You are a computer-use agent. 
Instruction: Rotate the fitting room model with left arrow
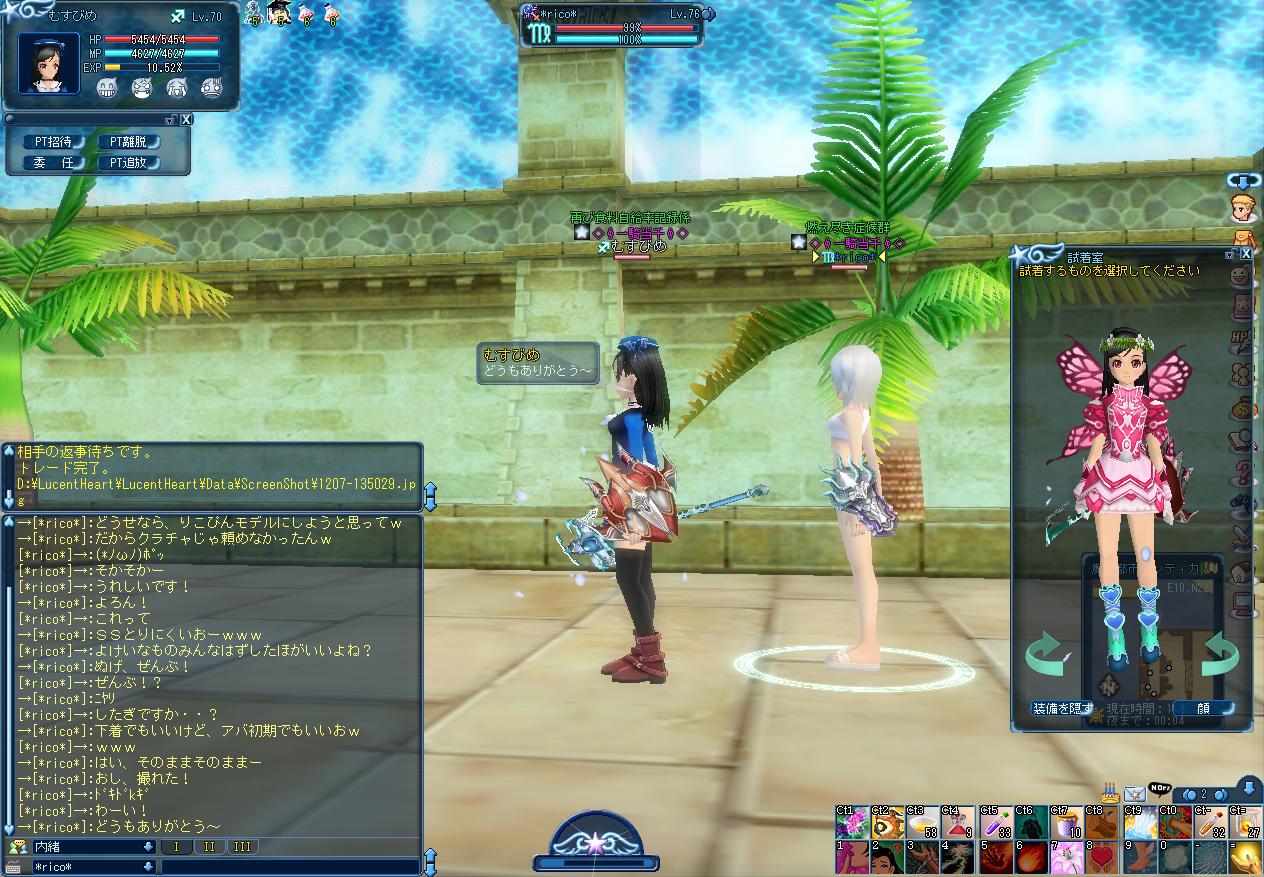[x=1045, y=654]
